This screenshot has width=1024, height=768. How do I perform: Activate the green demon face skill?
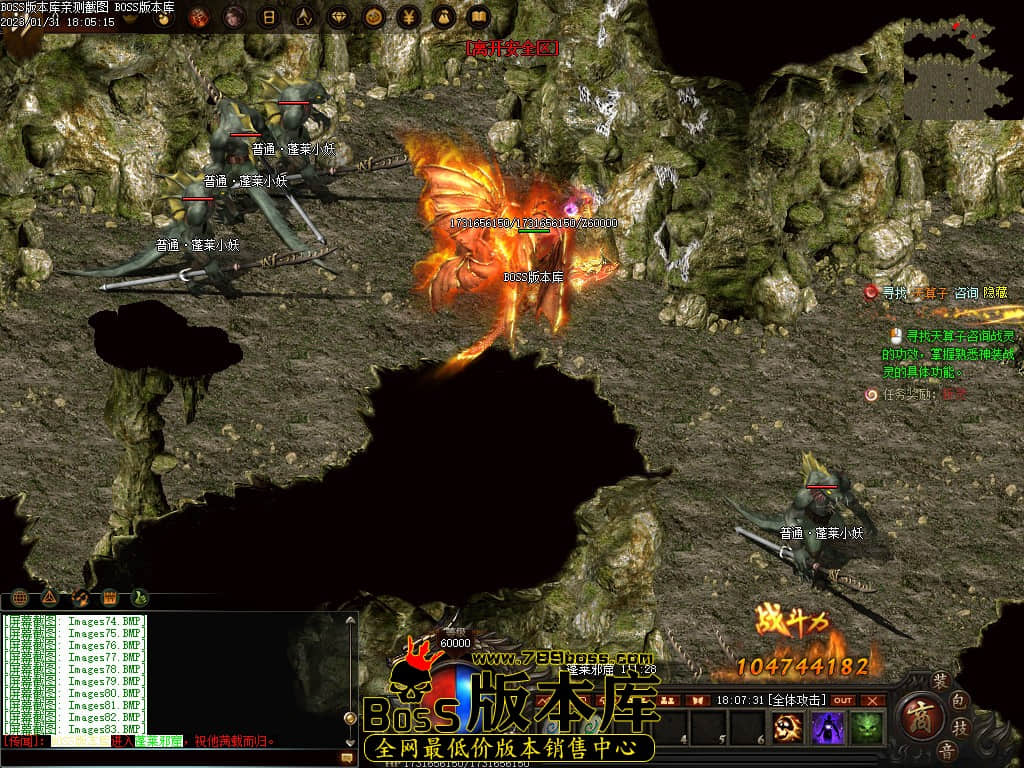tap(865, 727)
